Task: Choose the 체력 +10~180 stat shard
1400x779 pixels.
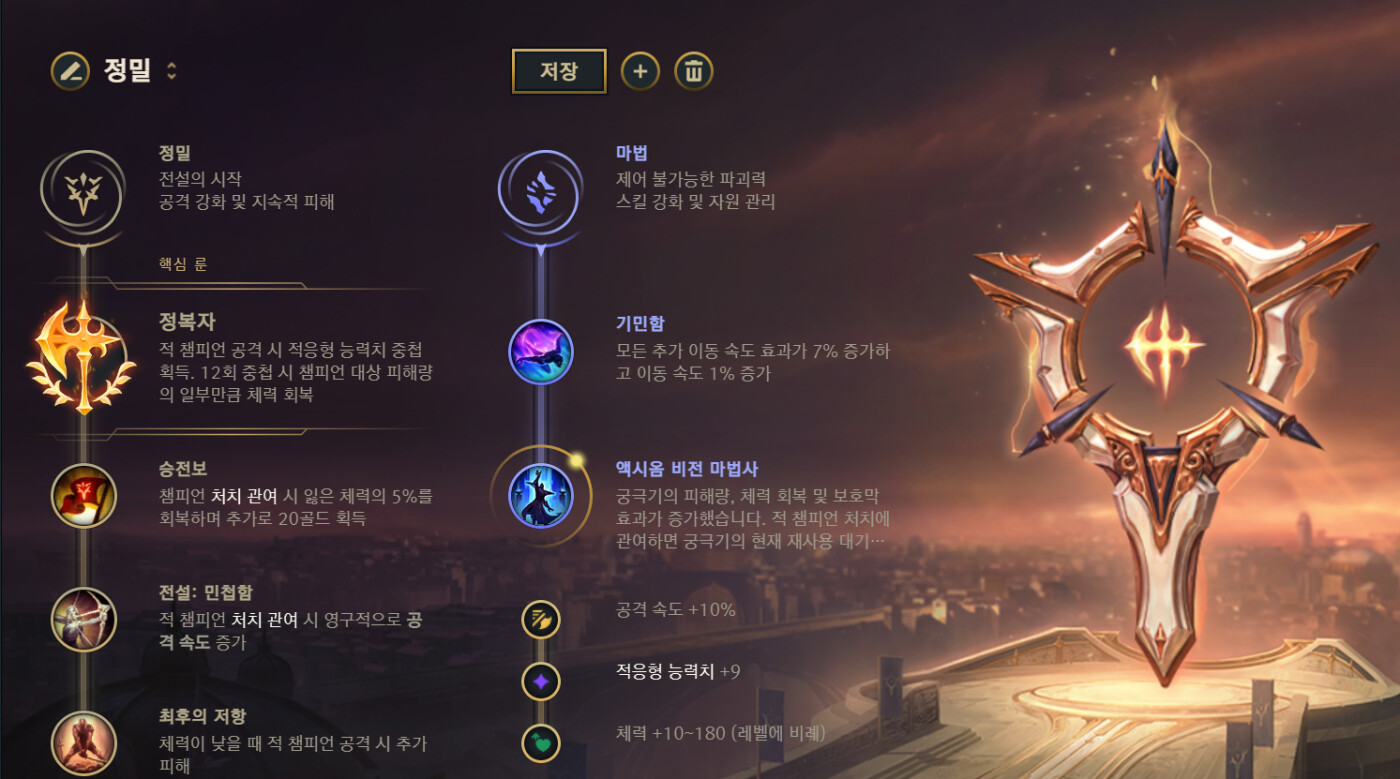Action: (x=541, y=743)
